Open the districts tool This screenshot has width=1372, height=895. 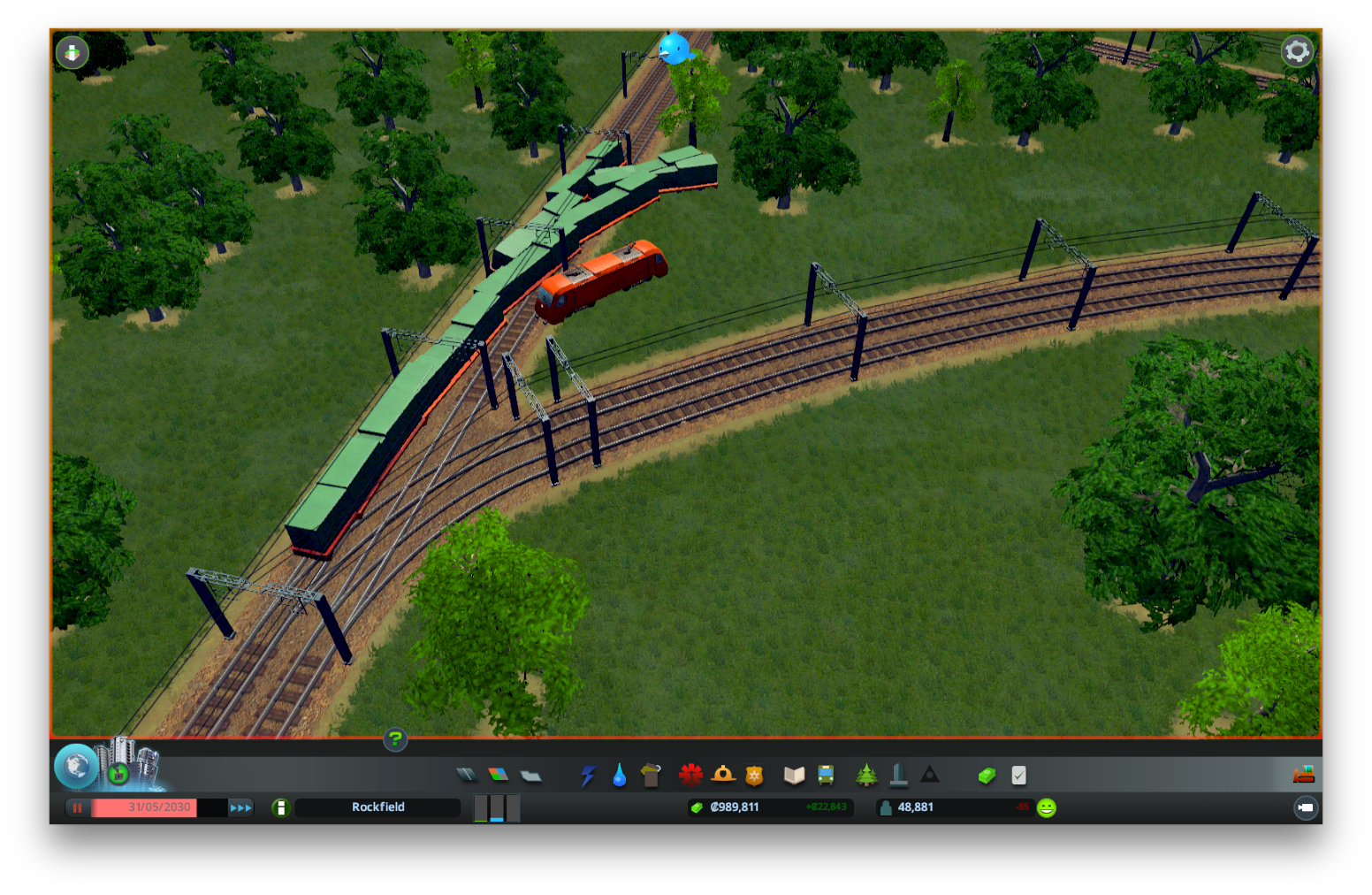[530, 776]
